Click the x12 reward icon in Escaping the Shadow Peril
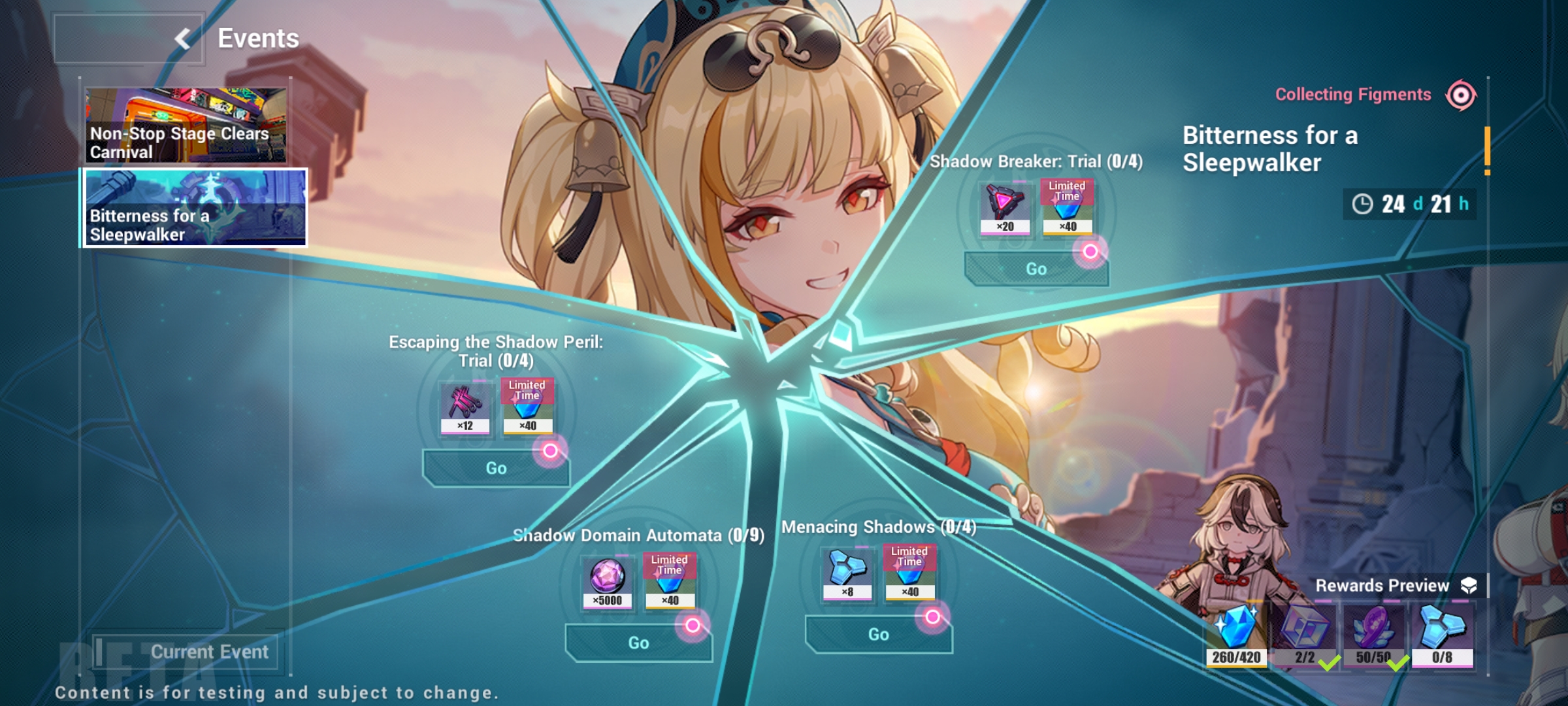The width and height of the screenshot is (1568, 706). (465, 407)
